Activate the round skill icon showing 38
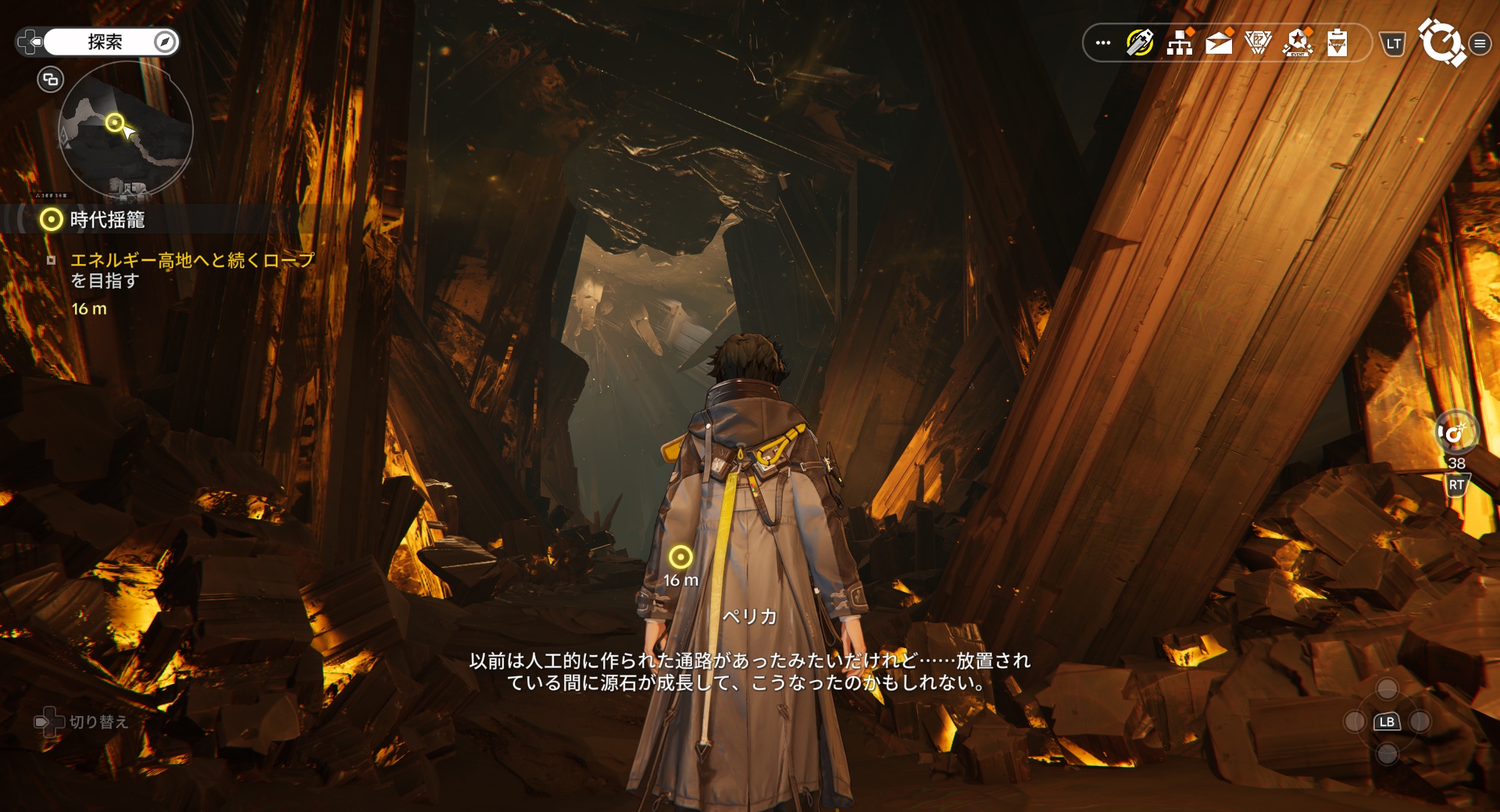The width and height of the screenshot is (1500, 812). pyautogui.click(x=1456, y=432)
